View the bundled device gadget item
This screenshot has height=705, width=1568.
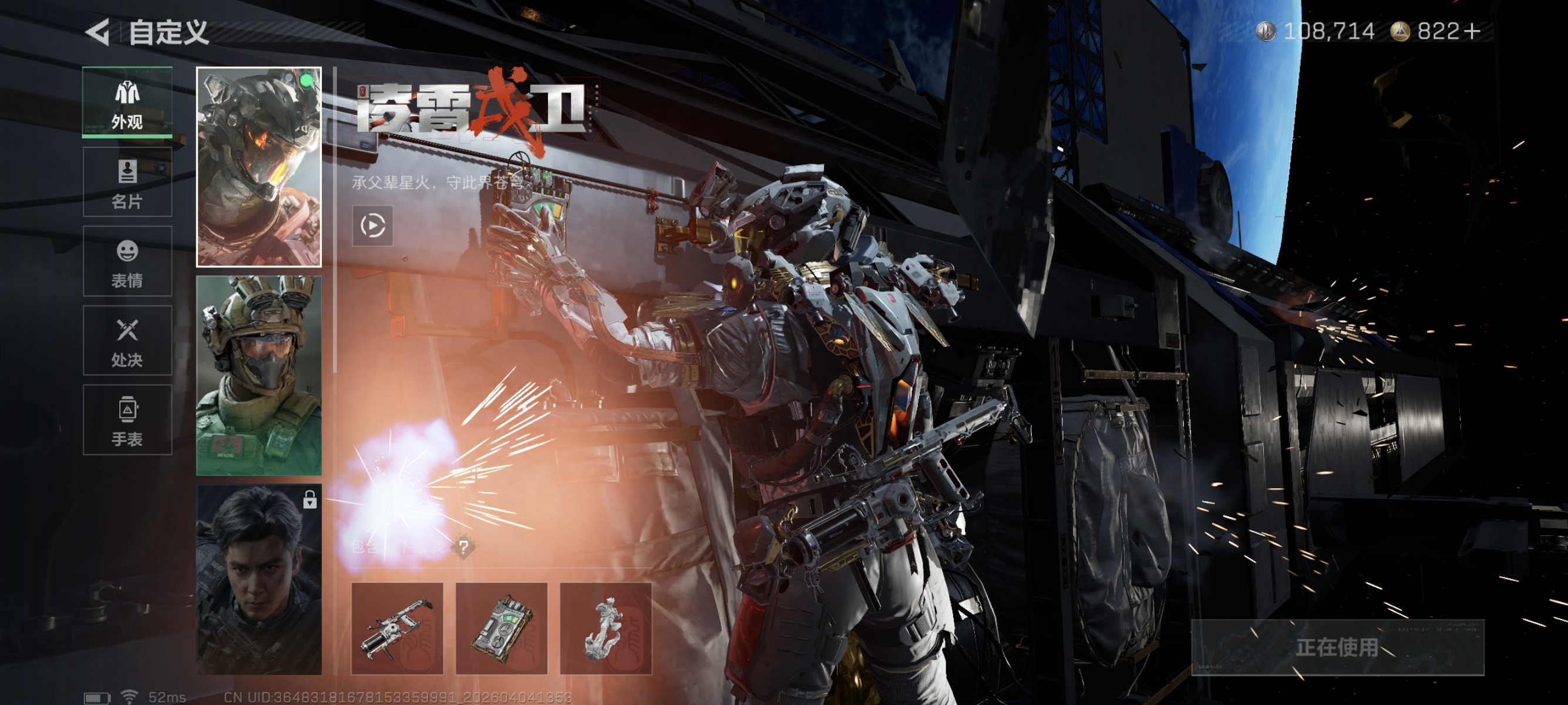(x=501, y=628)
